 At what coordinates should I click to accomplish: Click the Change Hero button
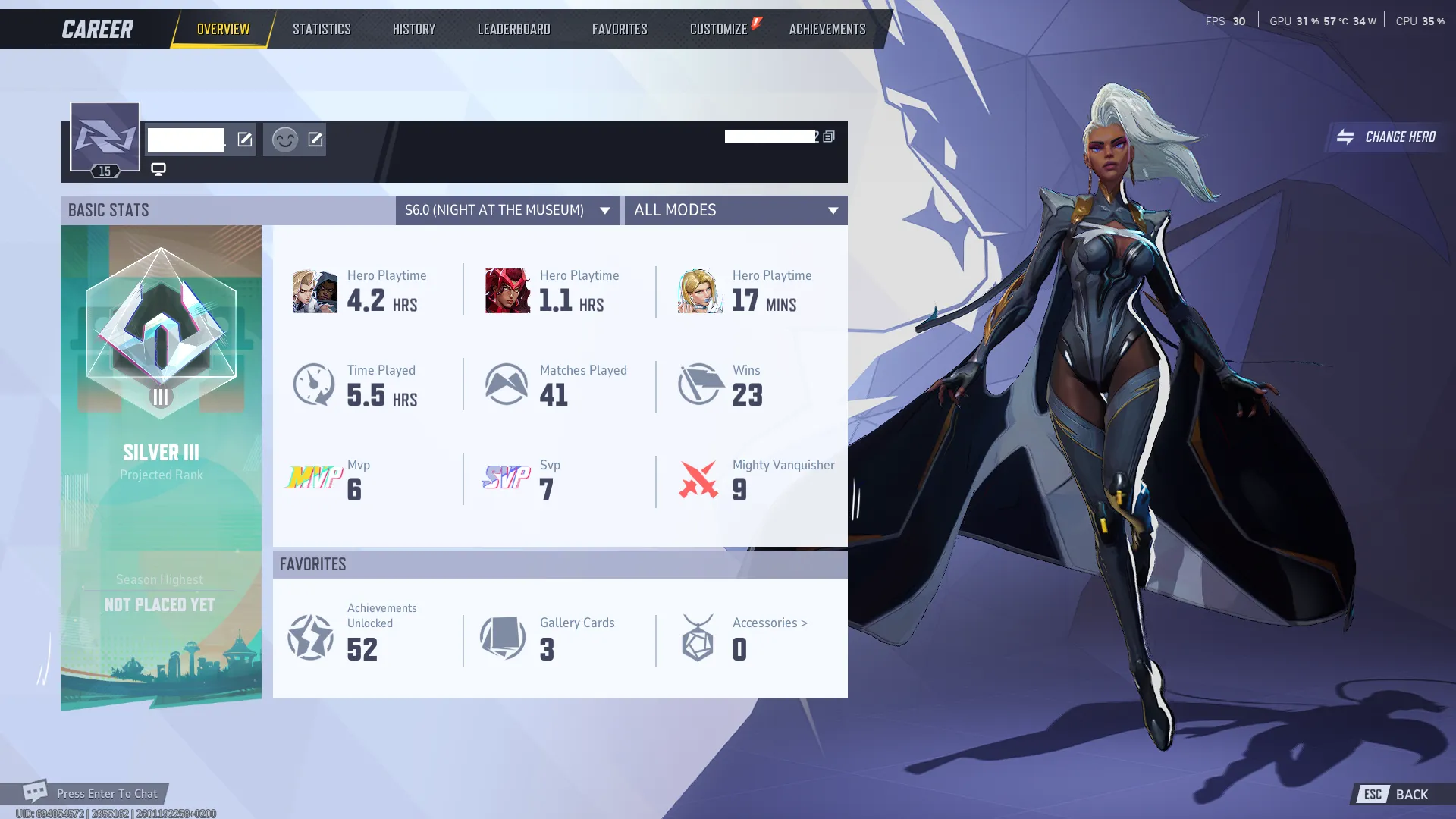click(x=1386, y=137)
